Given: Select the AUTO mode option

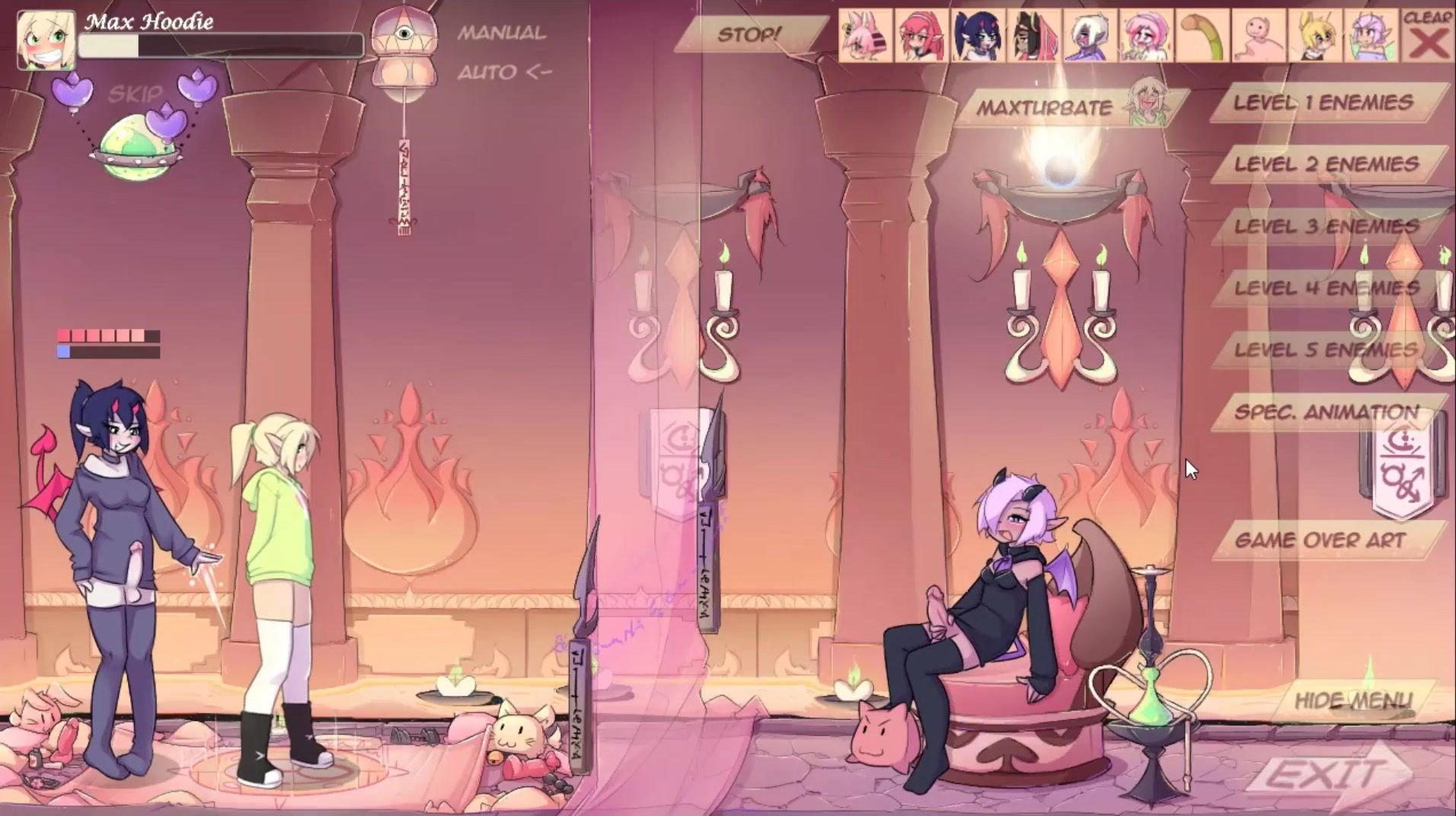Looking at the screenshot, I should [503, 72].
